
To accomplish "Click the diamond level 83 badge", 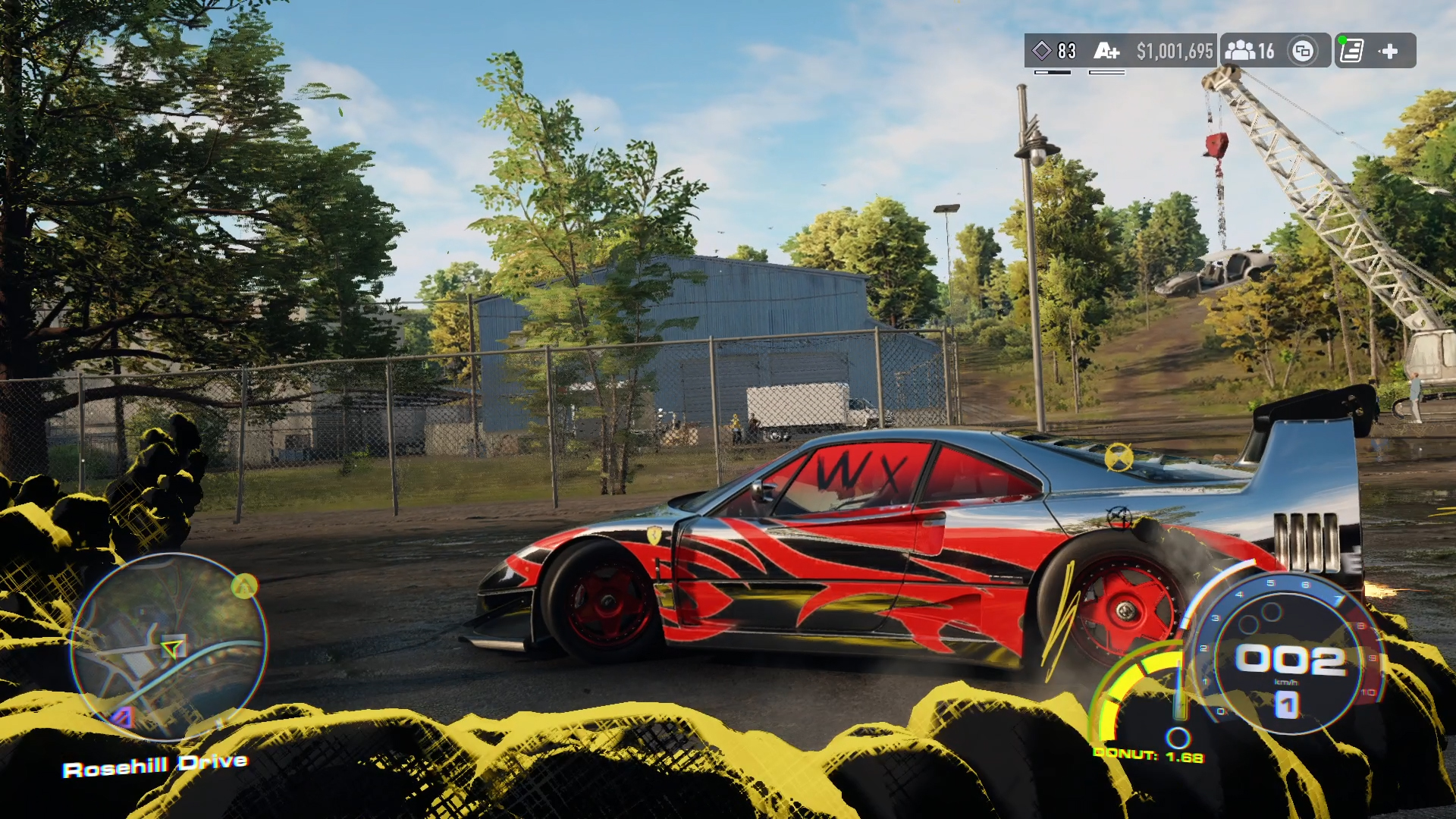I will (1055, 51).
